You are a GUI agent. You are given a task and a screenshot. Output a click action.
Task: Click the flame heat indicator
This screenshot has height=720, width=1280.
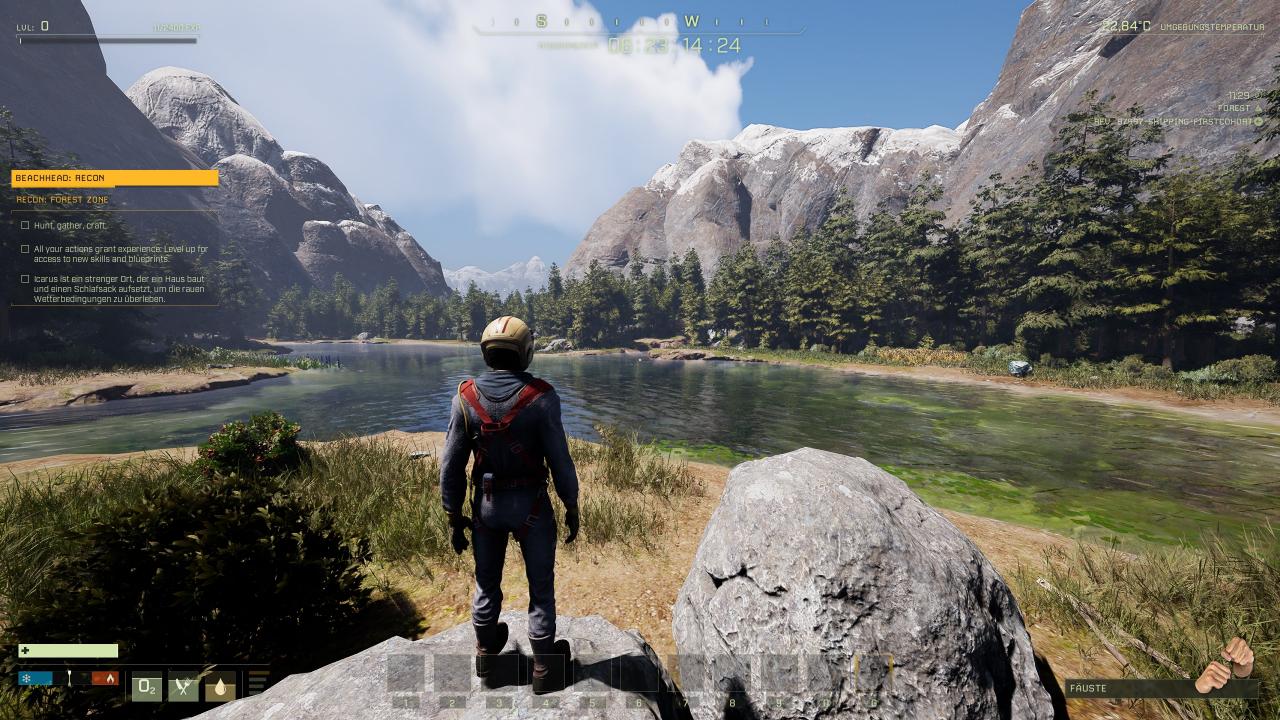click(x=105, y=678)
